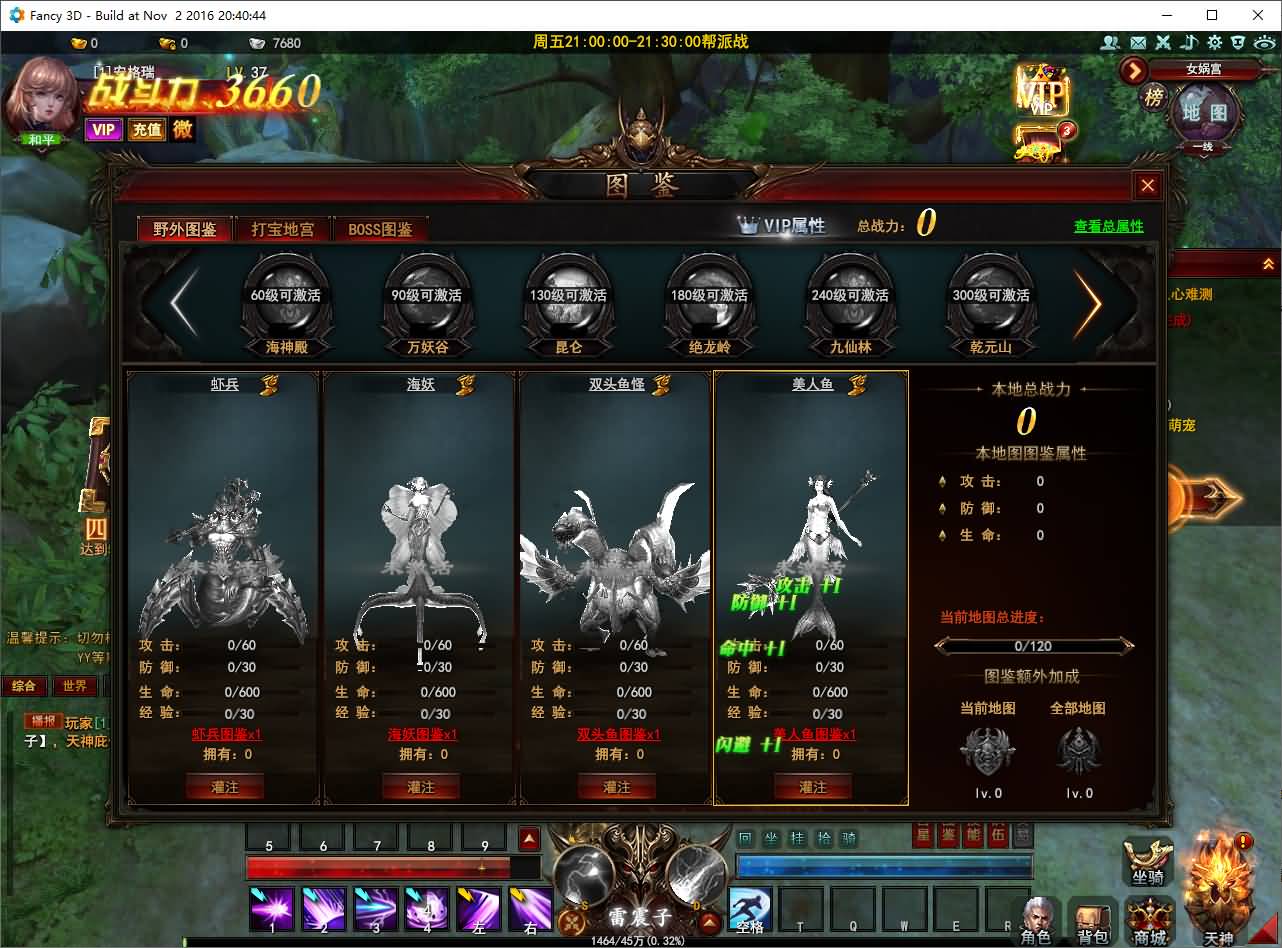Open the 角色 character menu

pyautogui.click(x=1035, y=918)
